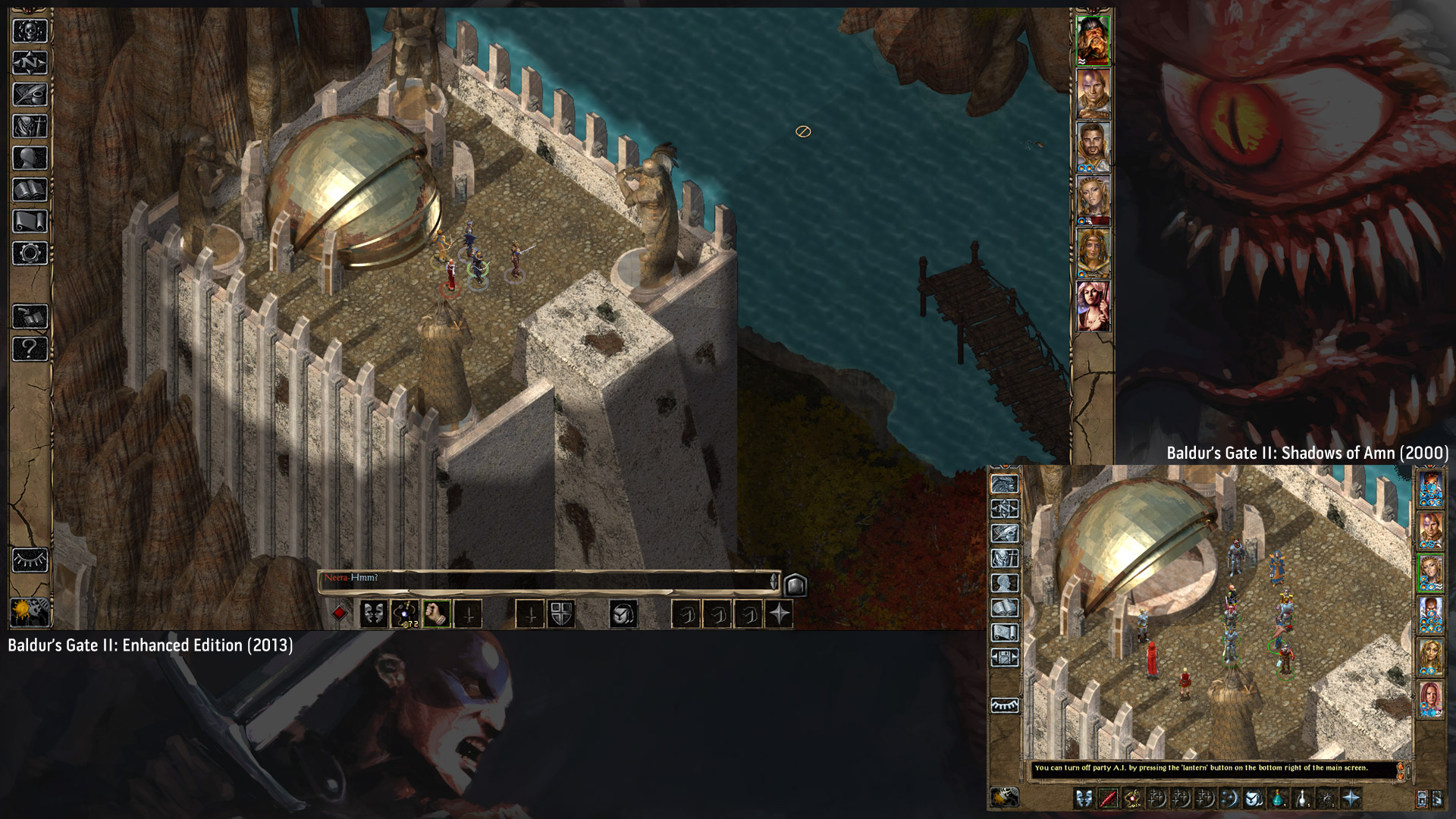
Task: Select the fist weapon quick slot
Action: point(436,613)
